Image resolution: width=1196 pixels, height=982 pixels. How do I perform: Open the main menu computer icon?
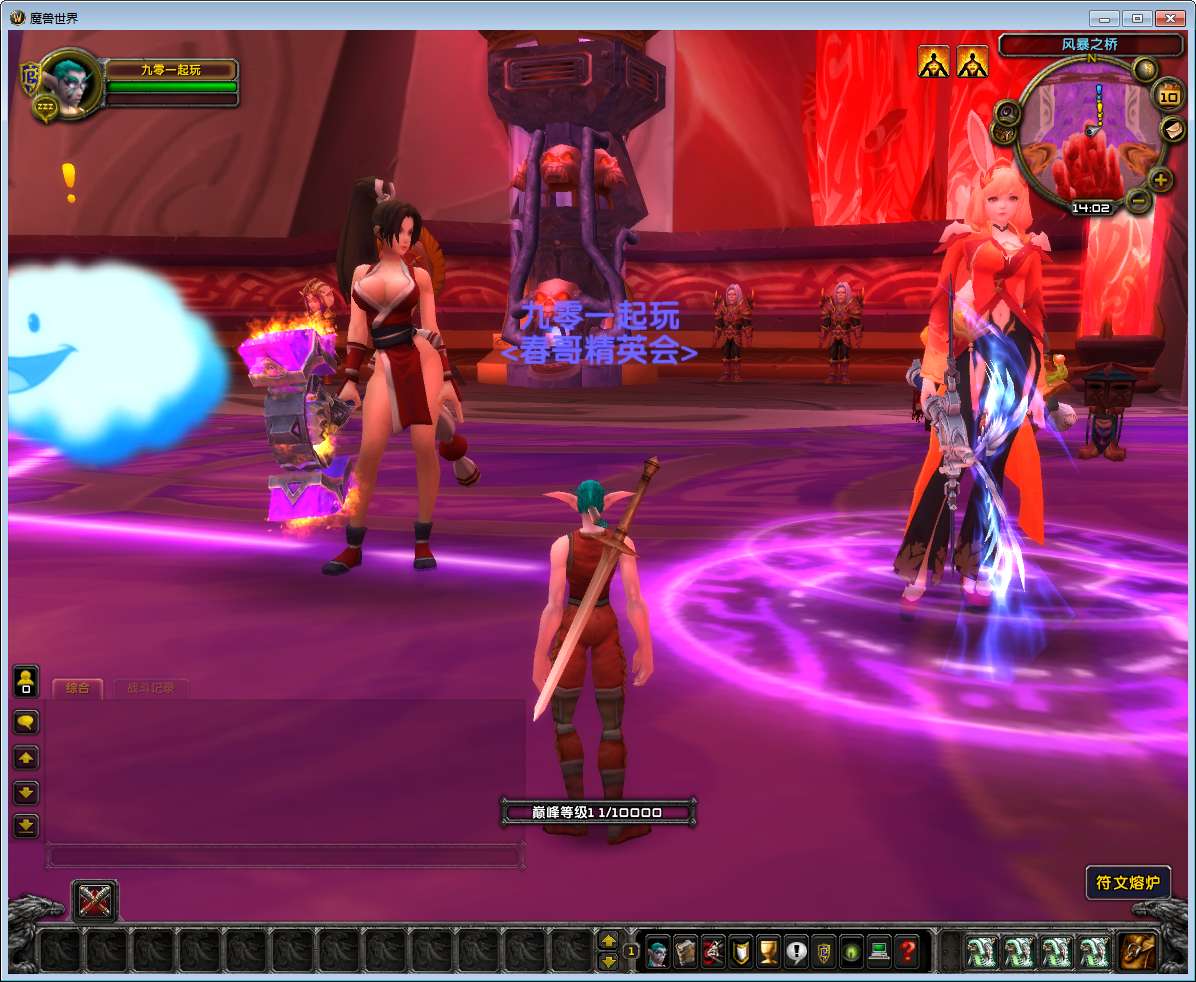coord(879,951)
